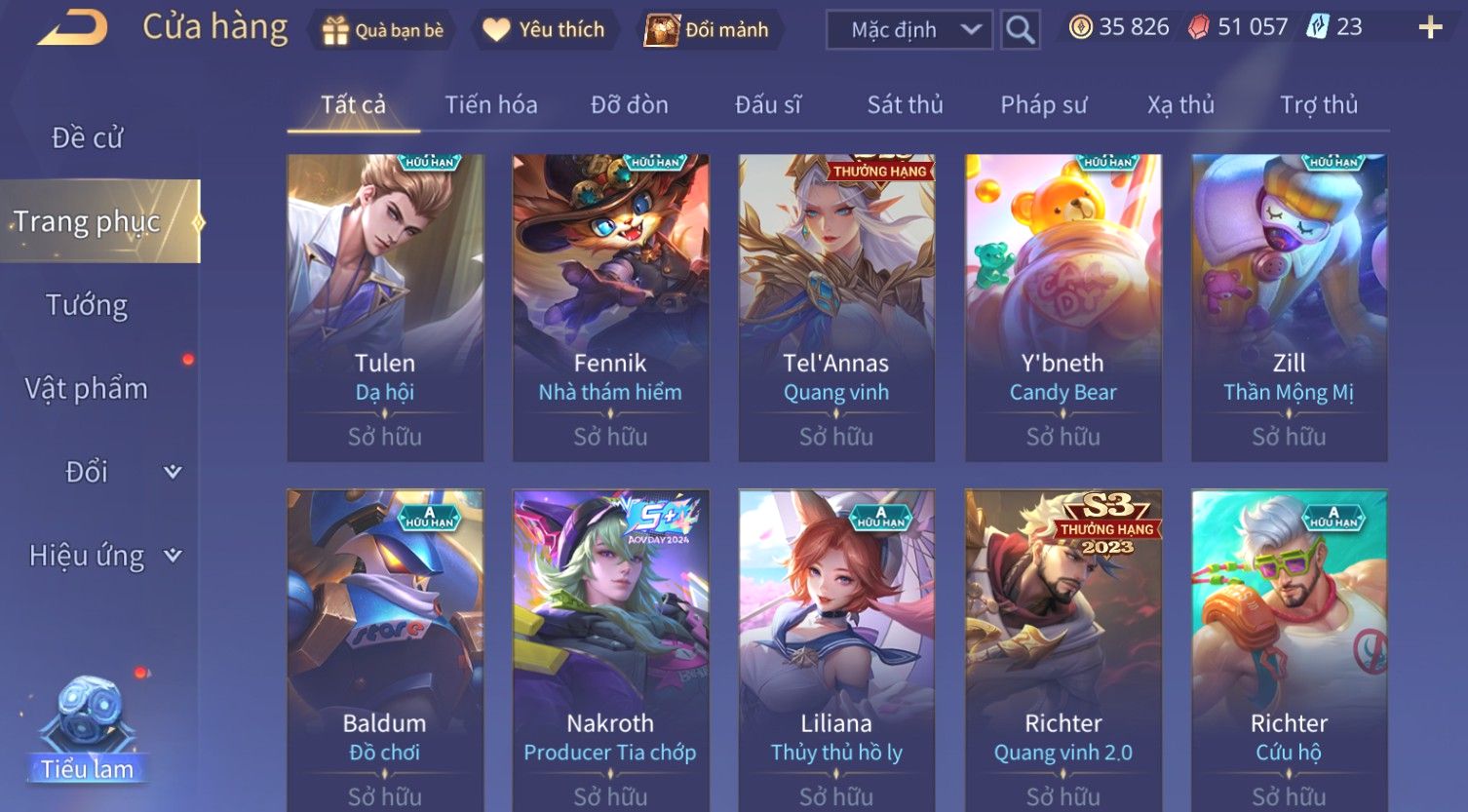Switch to the Đỡ đòn tab
Viewport: 1468px width, 812px height.
pyautogui.click(x=630, y=104)
